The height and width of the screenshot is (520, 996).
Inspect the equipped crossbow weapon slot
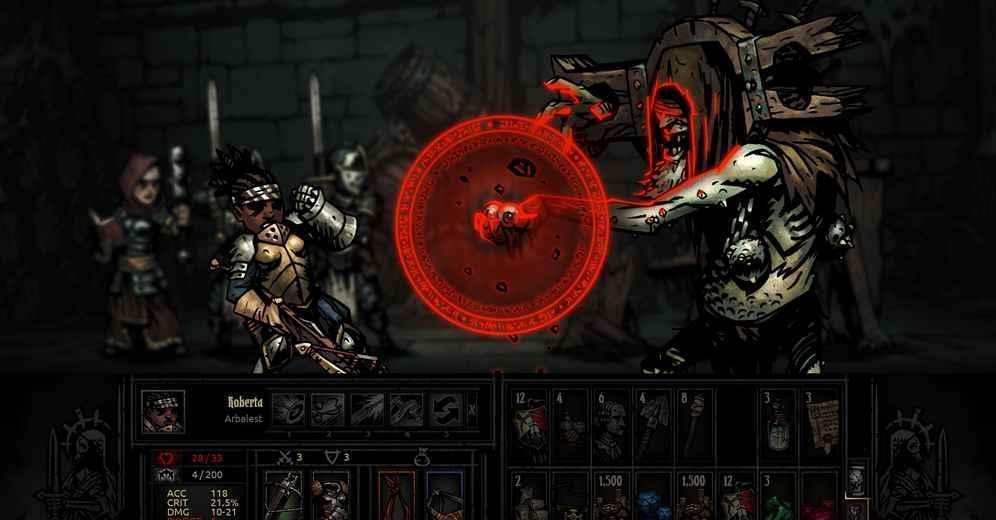click(282, 496)
